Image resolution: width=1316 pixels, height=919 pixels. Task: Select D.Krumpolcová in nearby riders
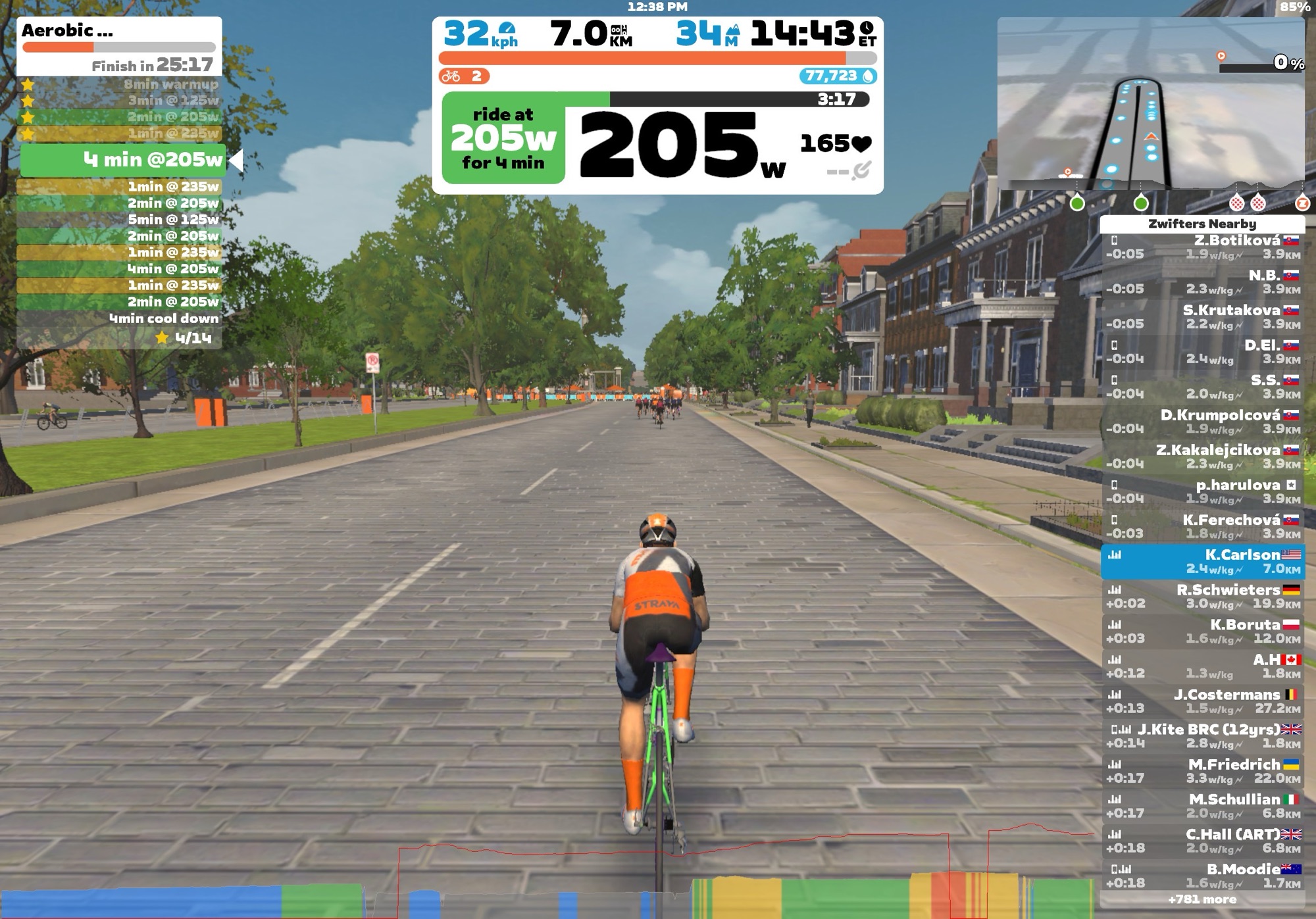(1203, 422)
